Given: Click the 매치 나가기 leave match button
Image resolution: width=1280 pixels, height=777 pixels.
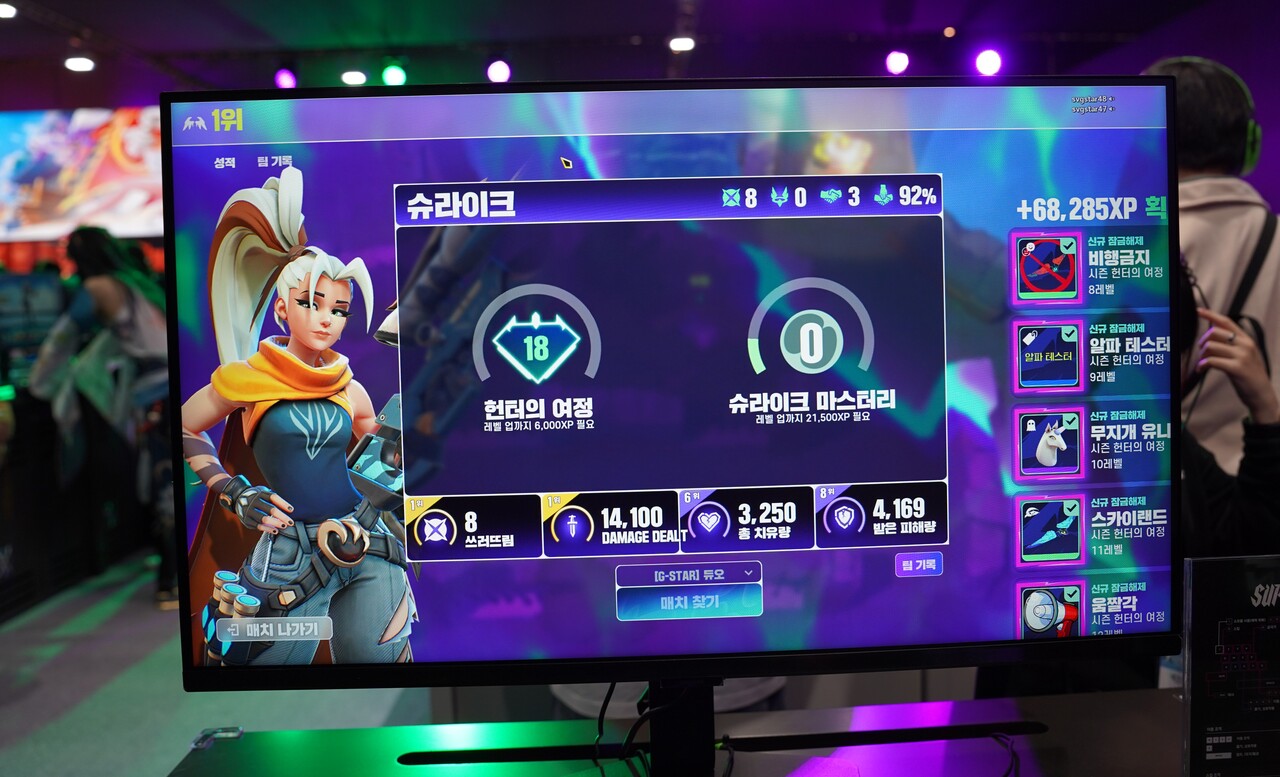Looking at the screenshot, I should click(274, 629).
